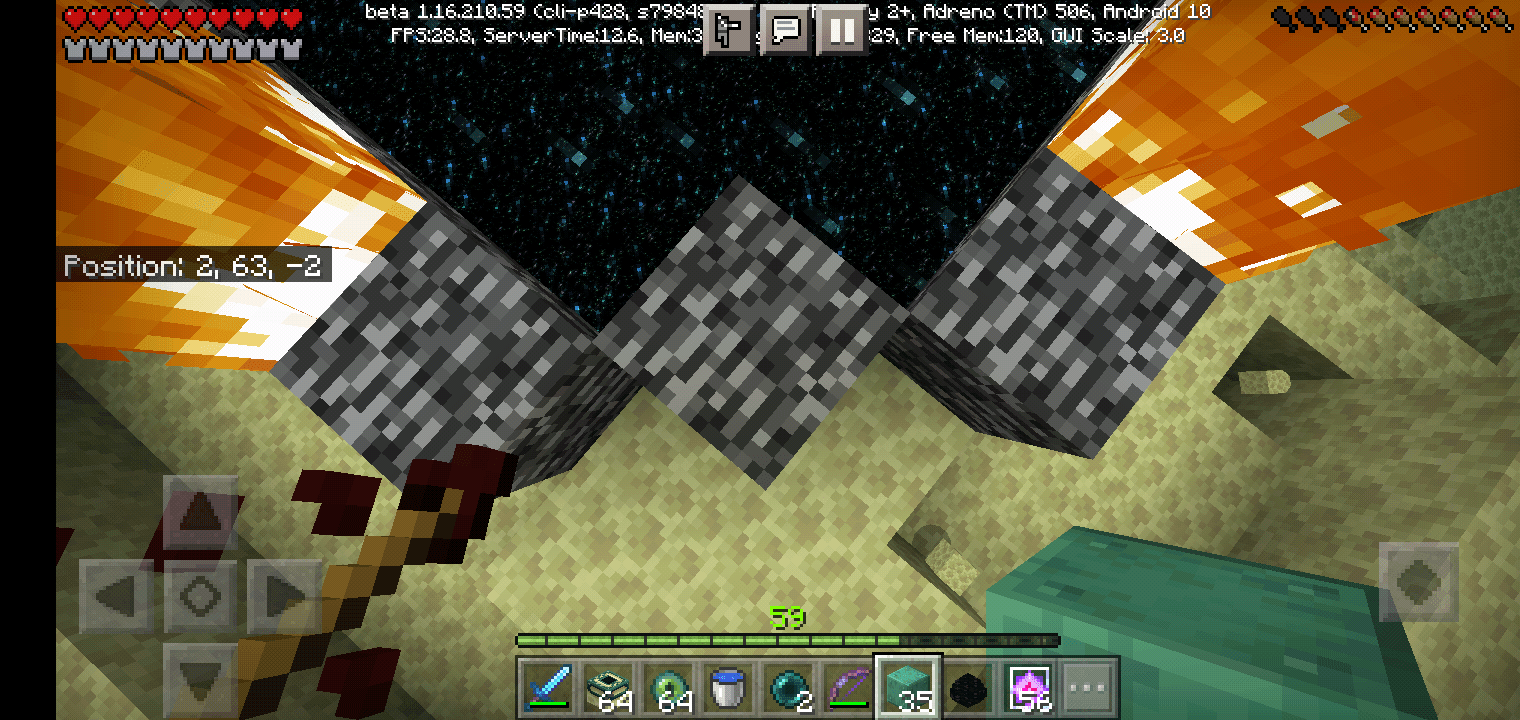Click the Position coordinates display
The height and width of the screenshot is (720, 1520).
pyautogui.click(x=196, y=265)
